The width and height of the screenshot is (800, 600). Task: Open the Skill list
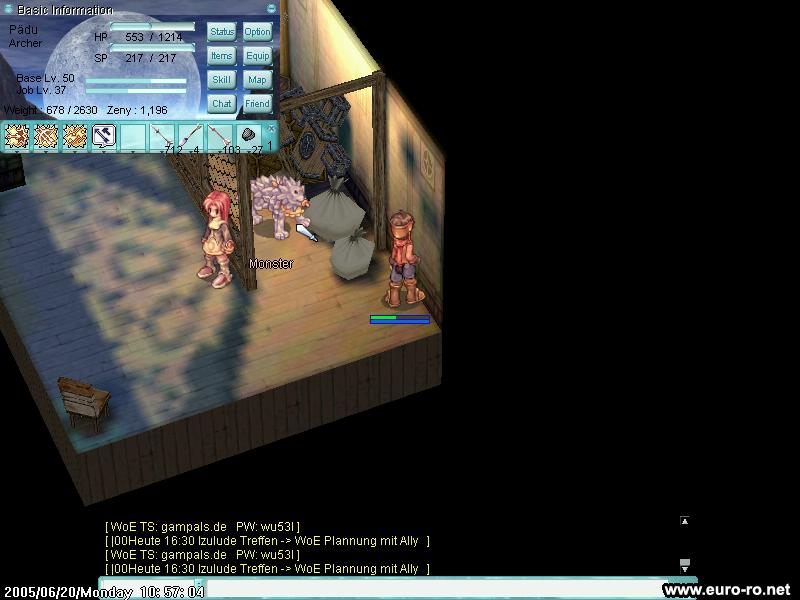(x=222, y=80)
